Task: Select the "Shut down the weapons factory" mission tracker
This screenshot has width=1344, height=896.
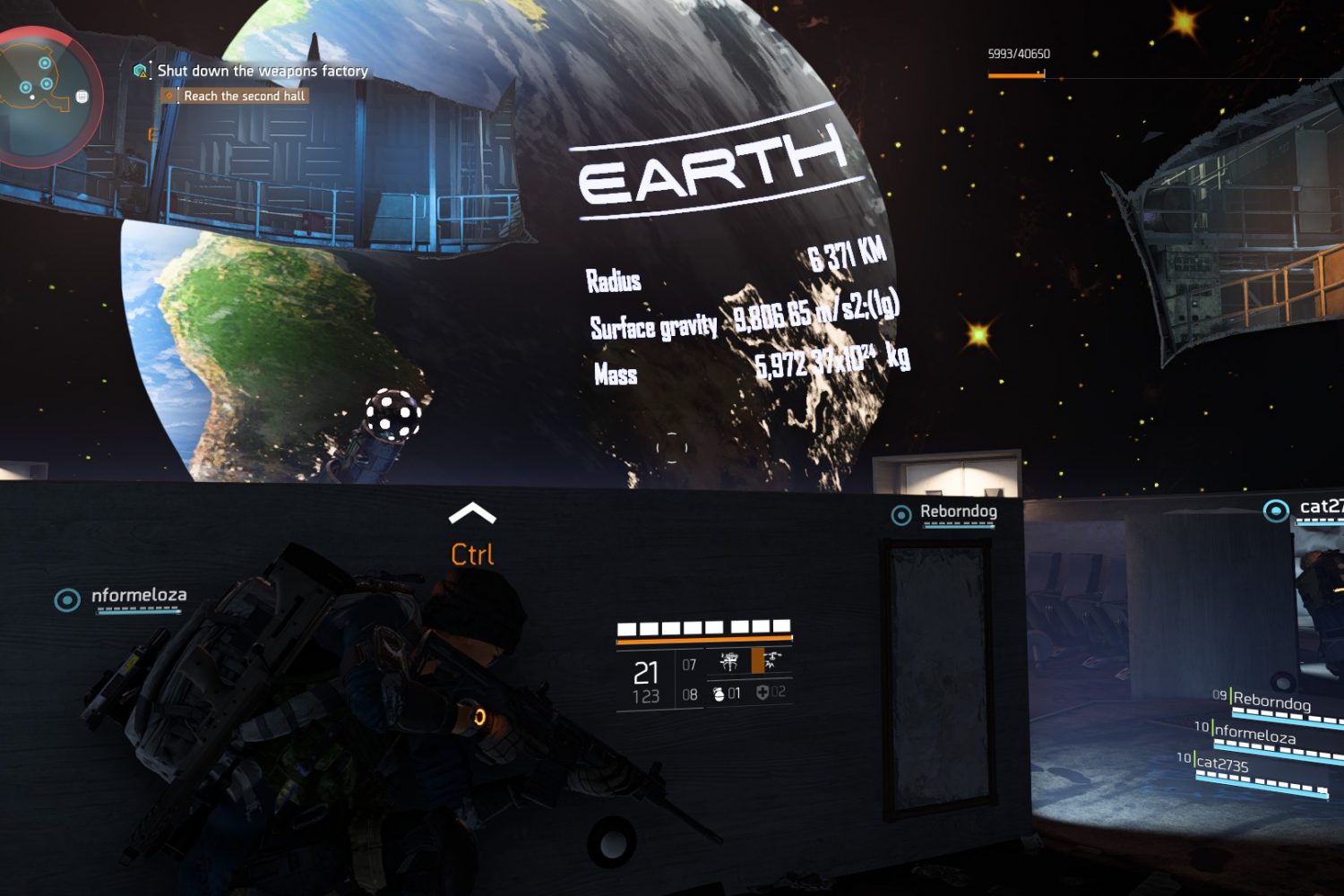Action: 262,71
